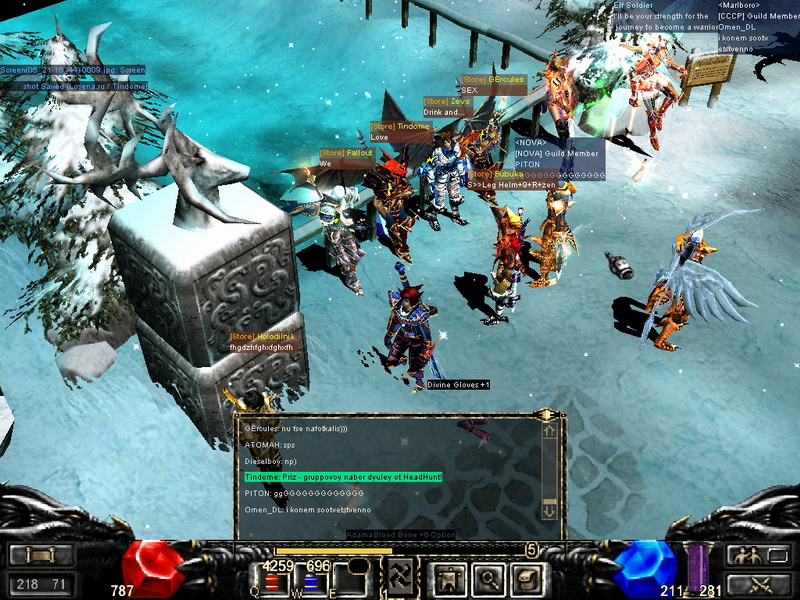Open the magnifier search button
Screen dimensions: 800x600
click(485, 577)
